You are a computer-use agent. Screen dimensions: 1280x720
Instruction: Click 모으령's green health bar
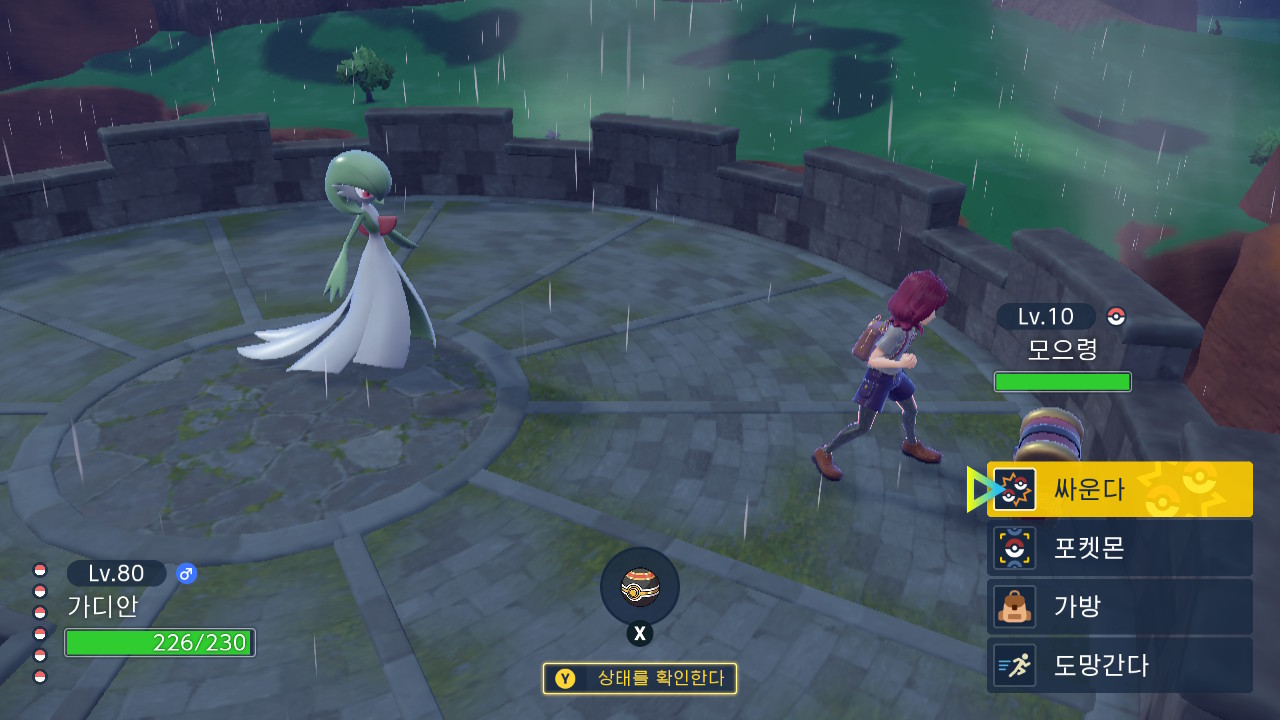tap(1062, 381)
